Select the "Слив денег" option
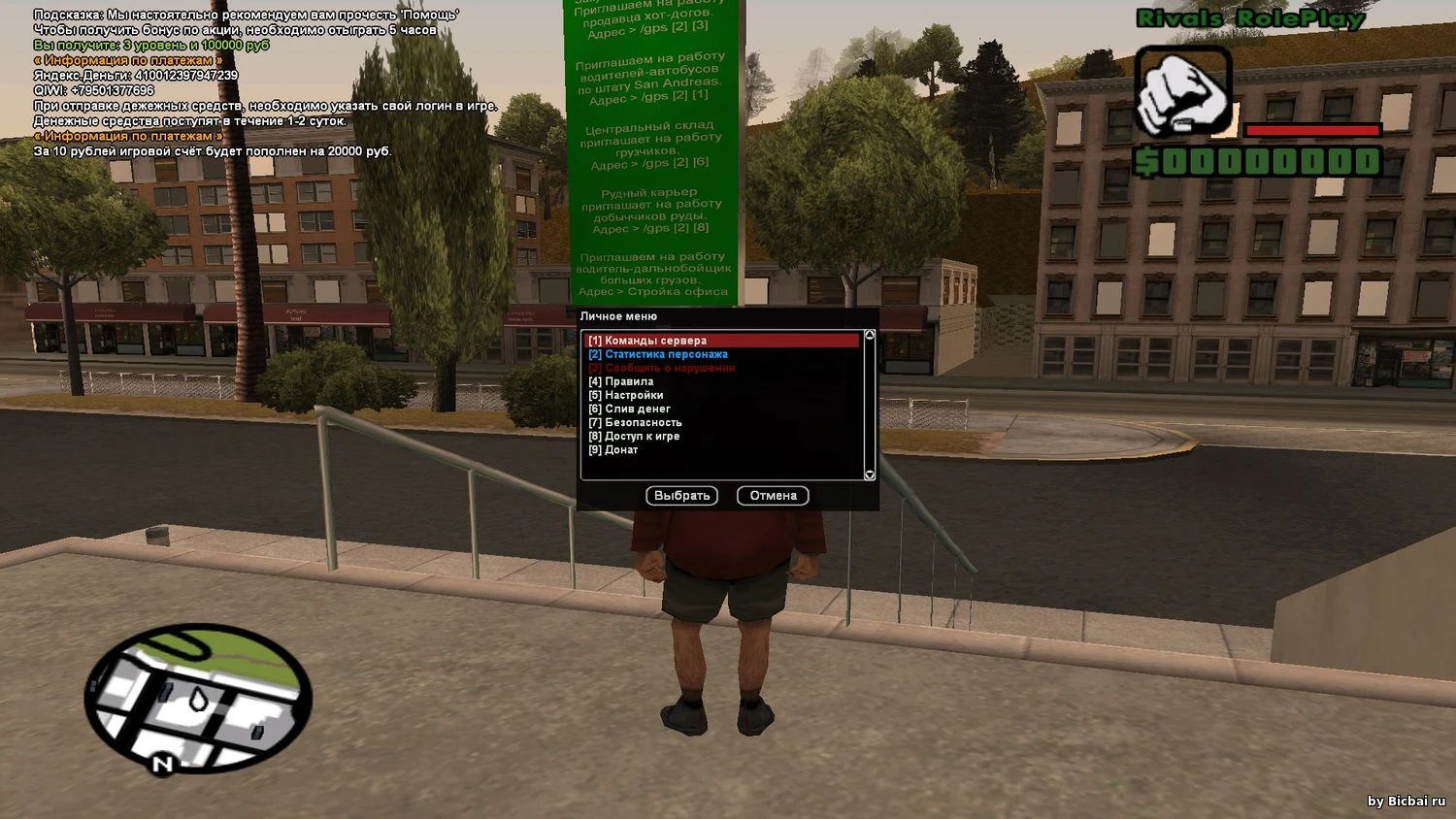Viewport: 1456px width, 819px height. (x=637, y=409)
